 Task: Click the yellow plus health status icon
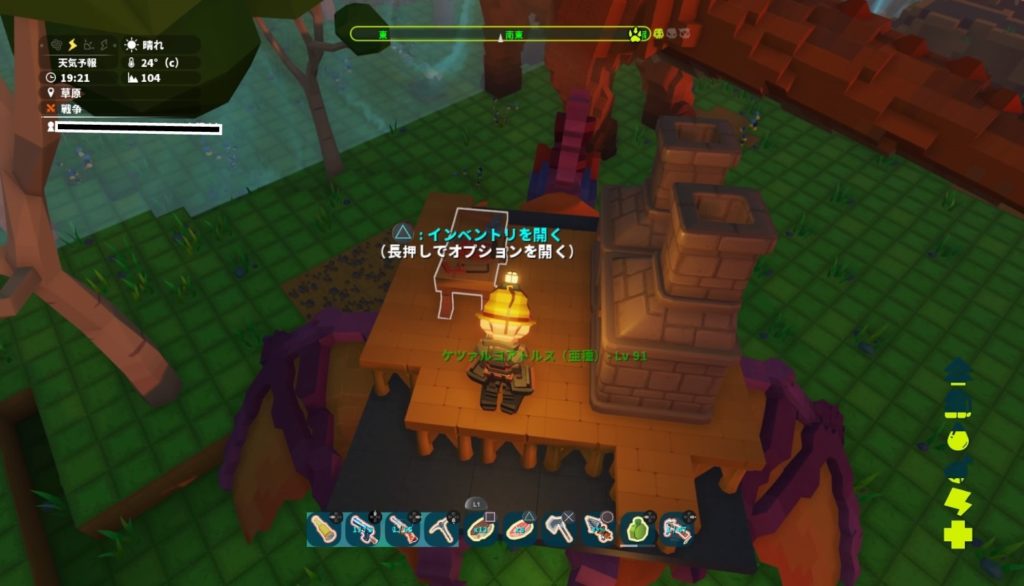click(957, 535)
